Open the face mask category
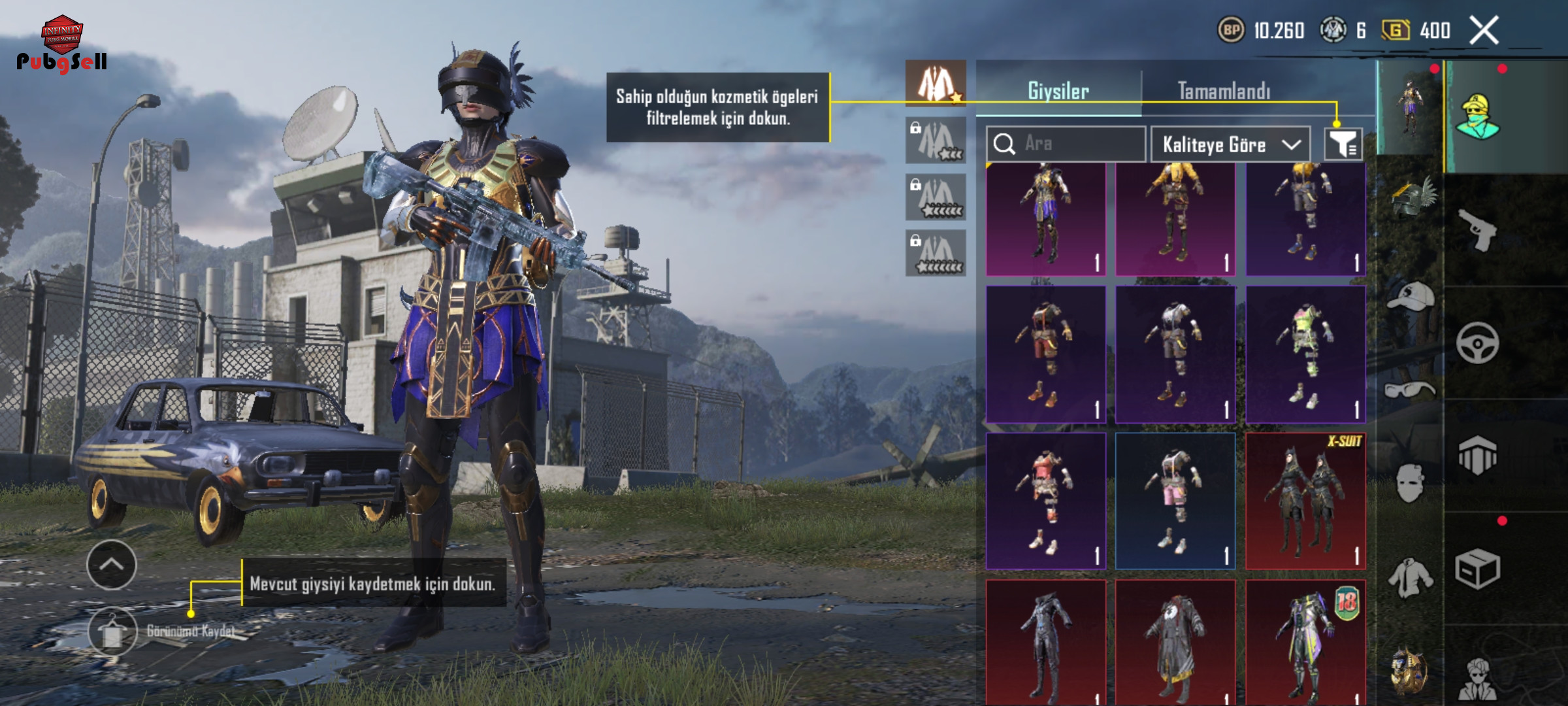The width and height of the screenshot is (1568, 706). tap(1411, 484)
